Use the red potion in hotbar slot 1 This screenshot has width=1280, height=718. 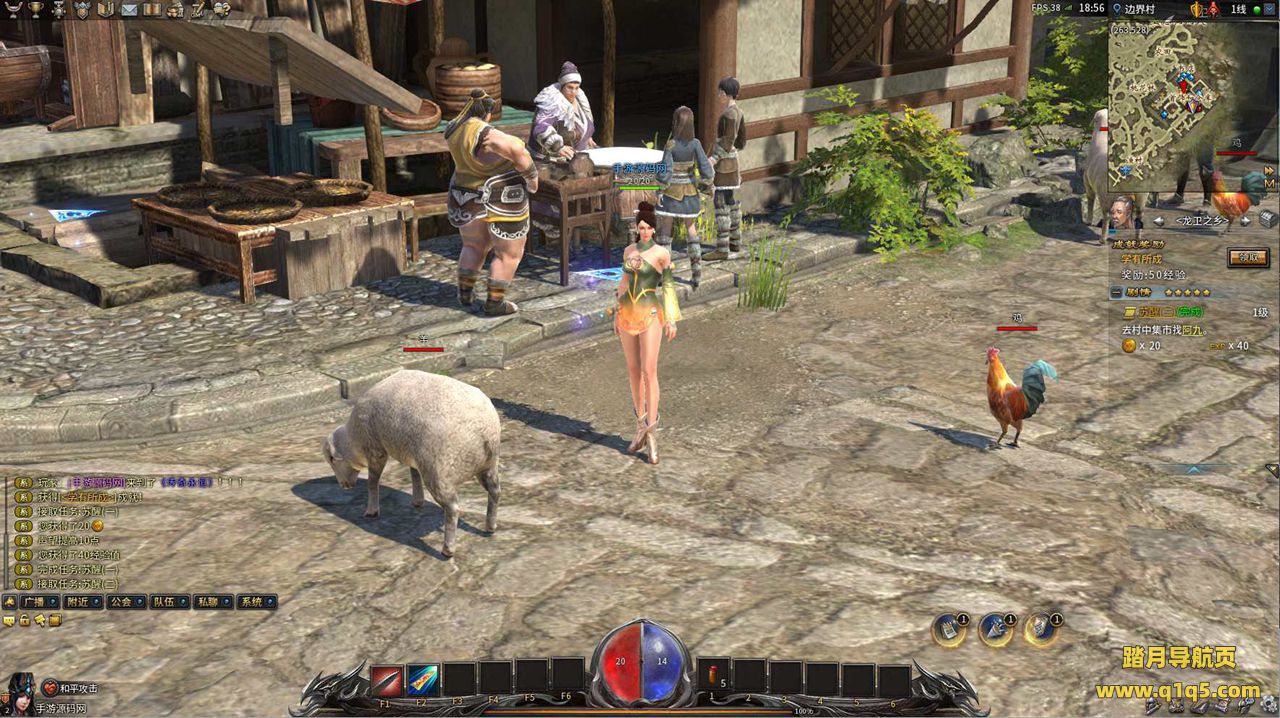point(713,677)
